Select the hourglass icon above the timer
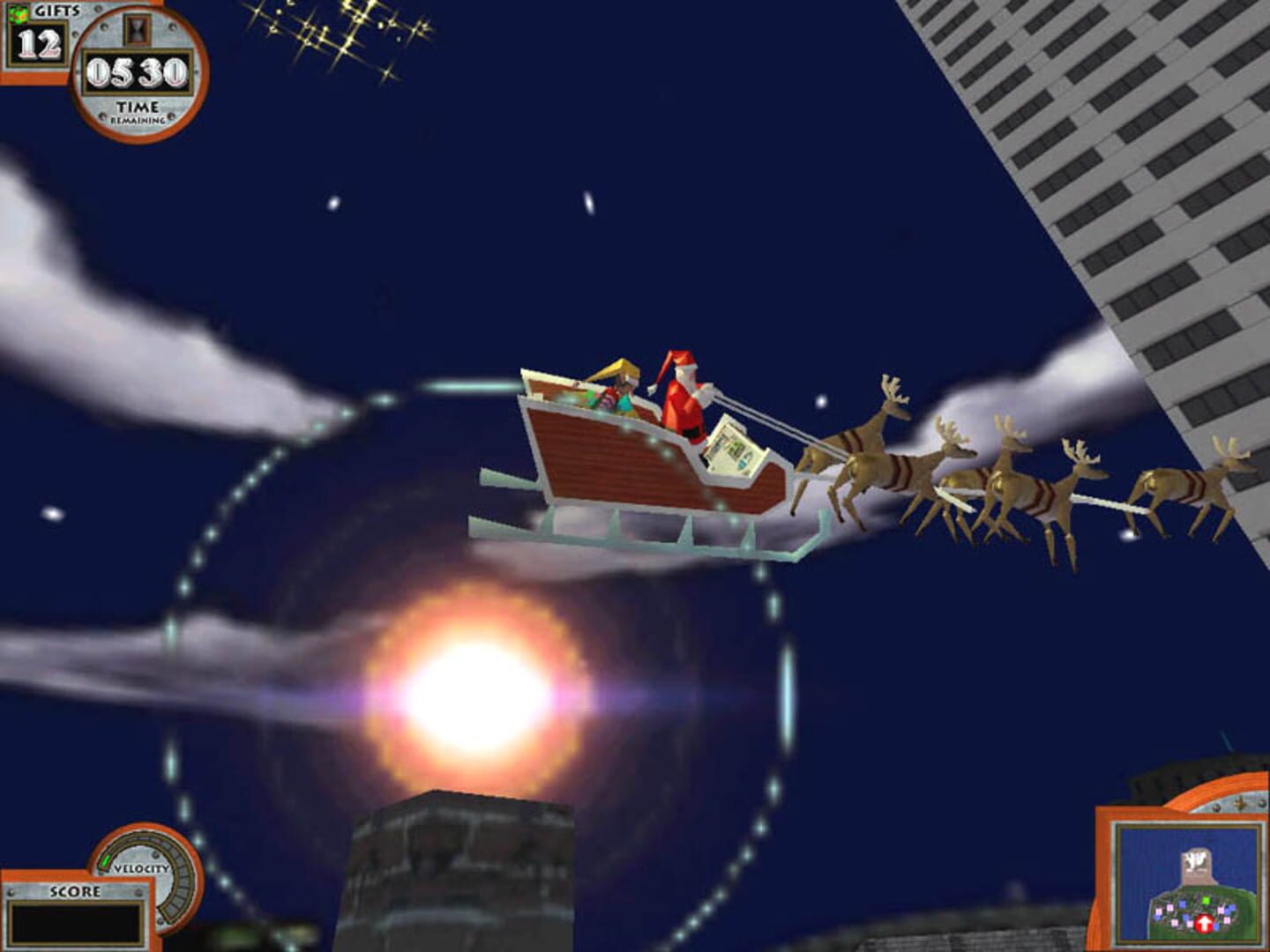This screenshot has height=952, width=1270. click(x=137, y=31)
